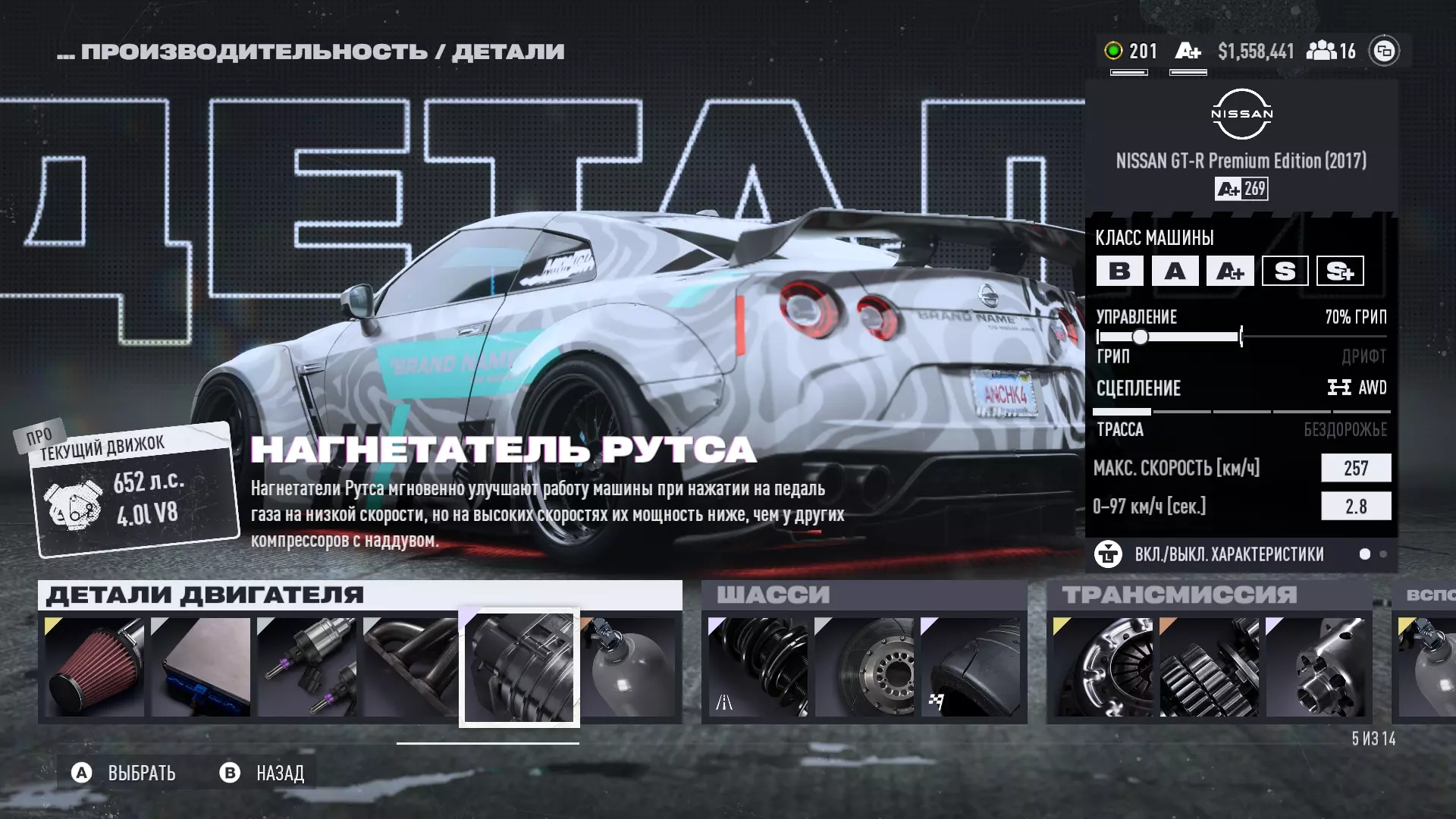Choose the differential part slot
Viewport: 1456px width, 819px height.
point(1316,667)
